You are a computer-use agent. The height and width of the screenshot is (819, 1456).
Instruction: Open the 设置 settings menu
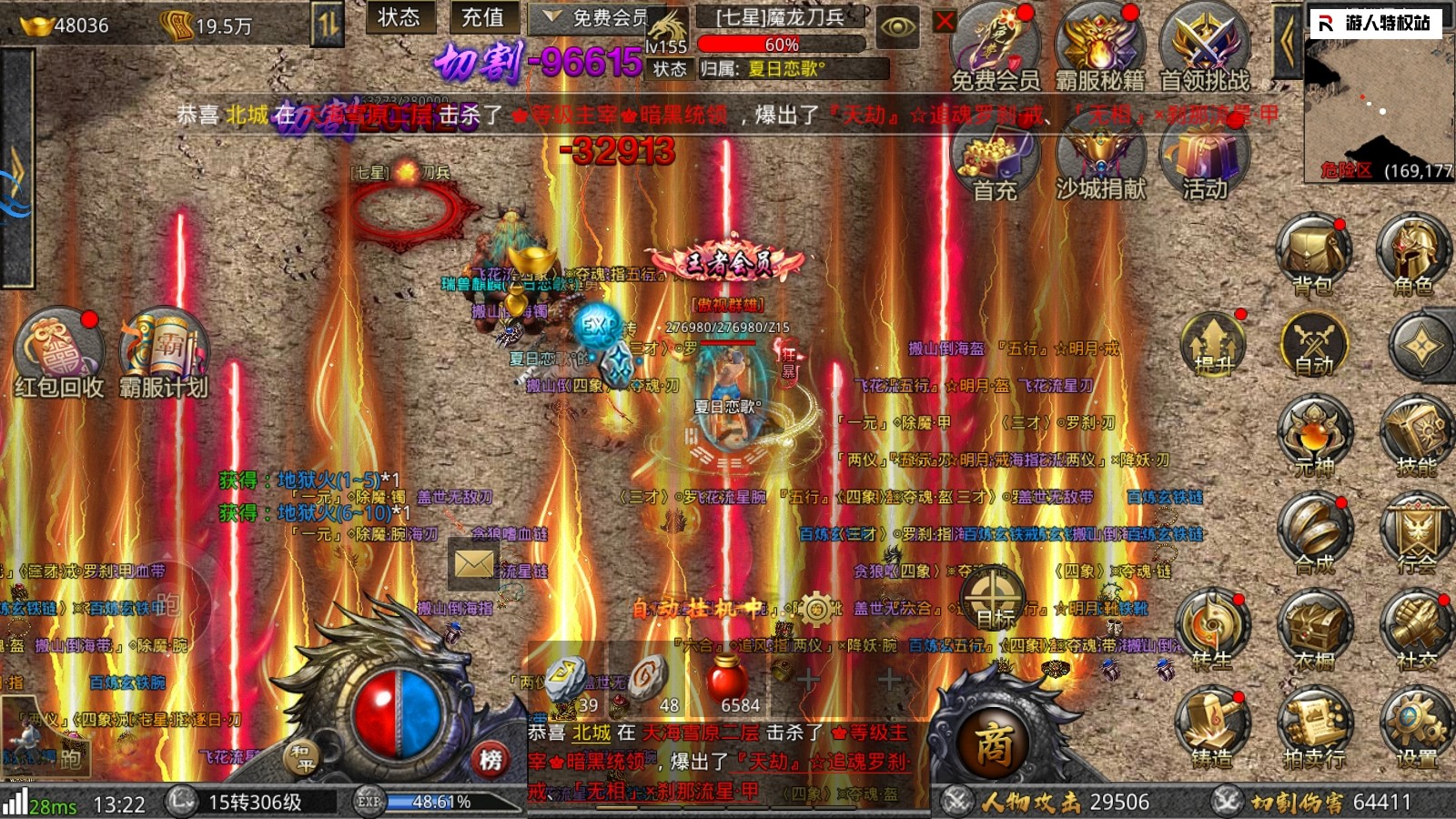1415,725
